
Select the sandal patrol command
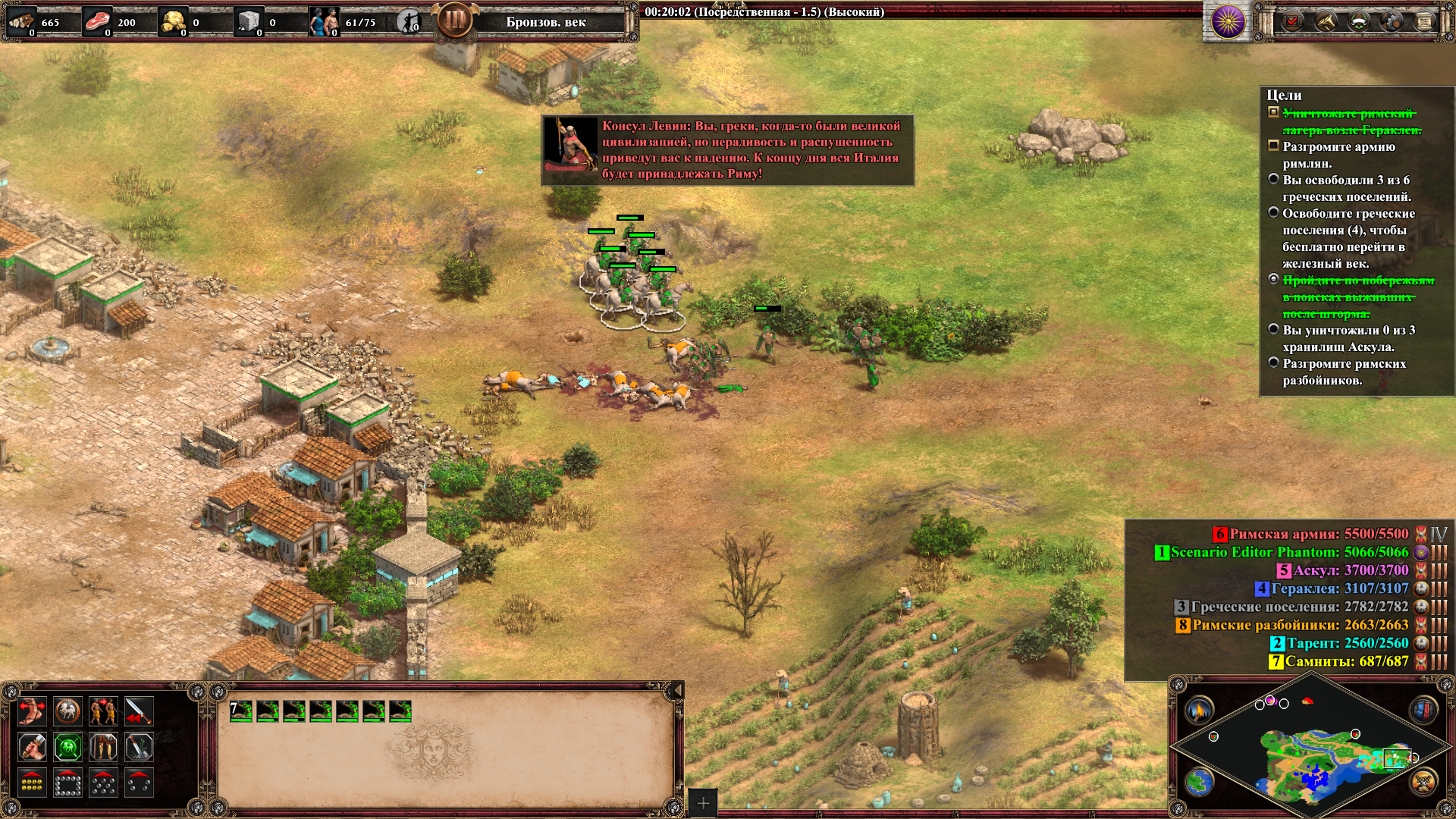click(32, 711)
